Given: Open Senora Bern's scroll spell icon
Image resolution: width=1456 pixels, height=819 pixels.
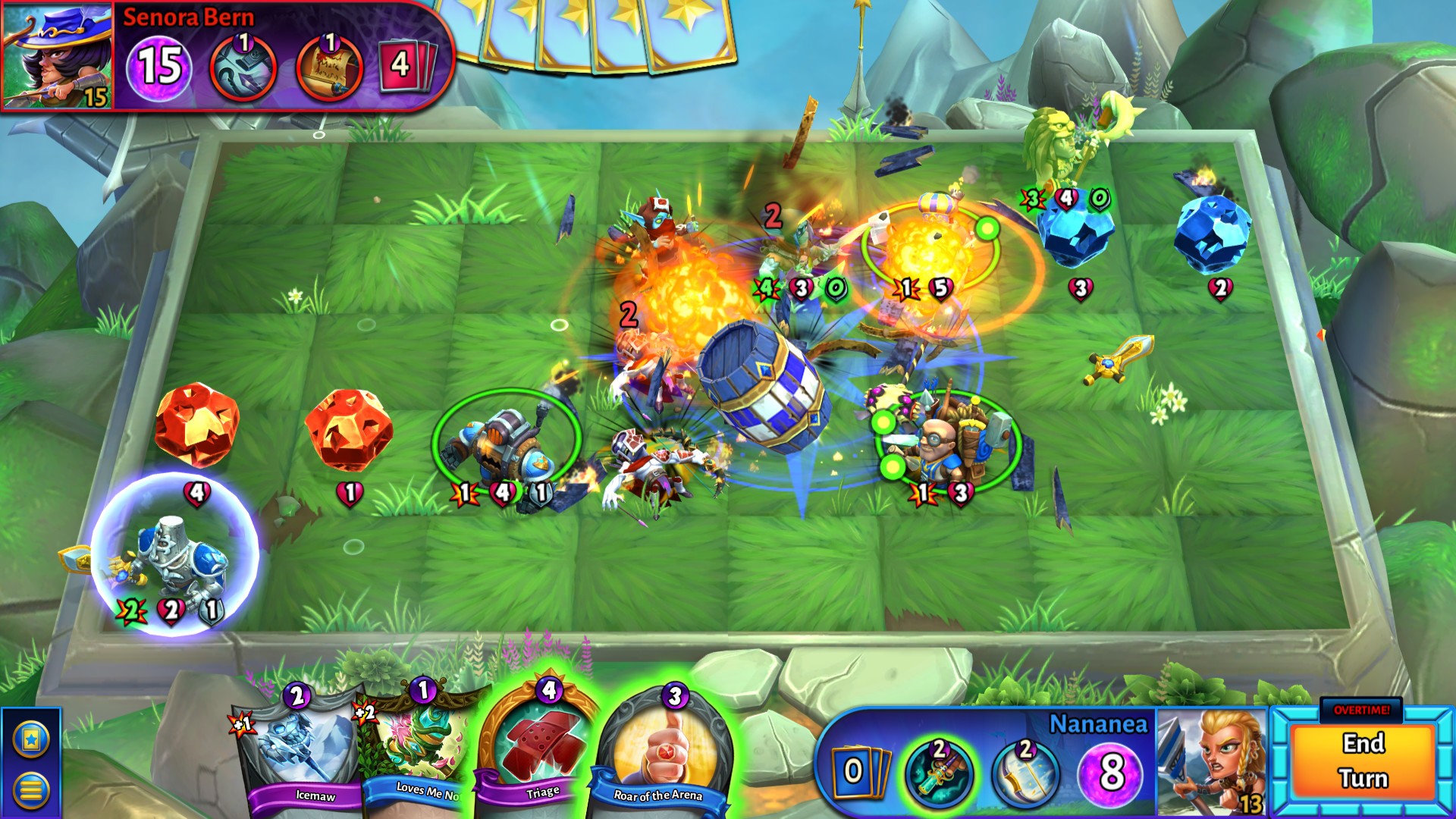Looking at the screenshot, I should coord(328,67).
